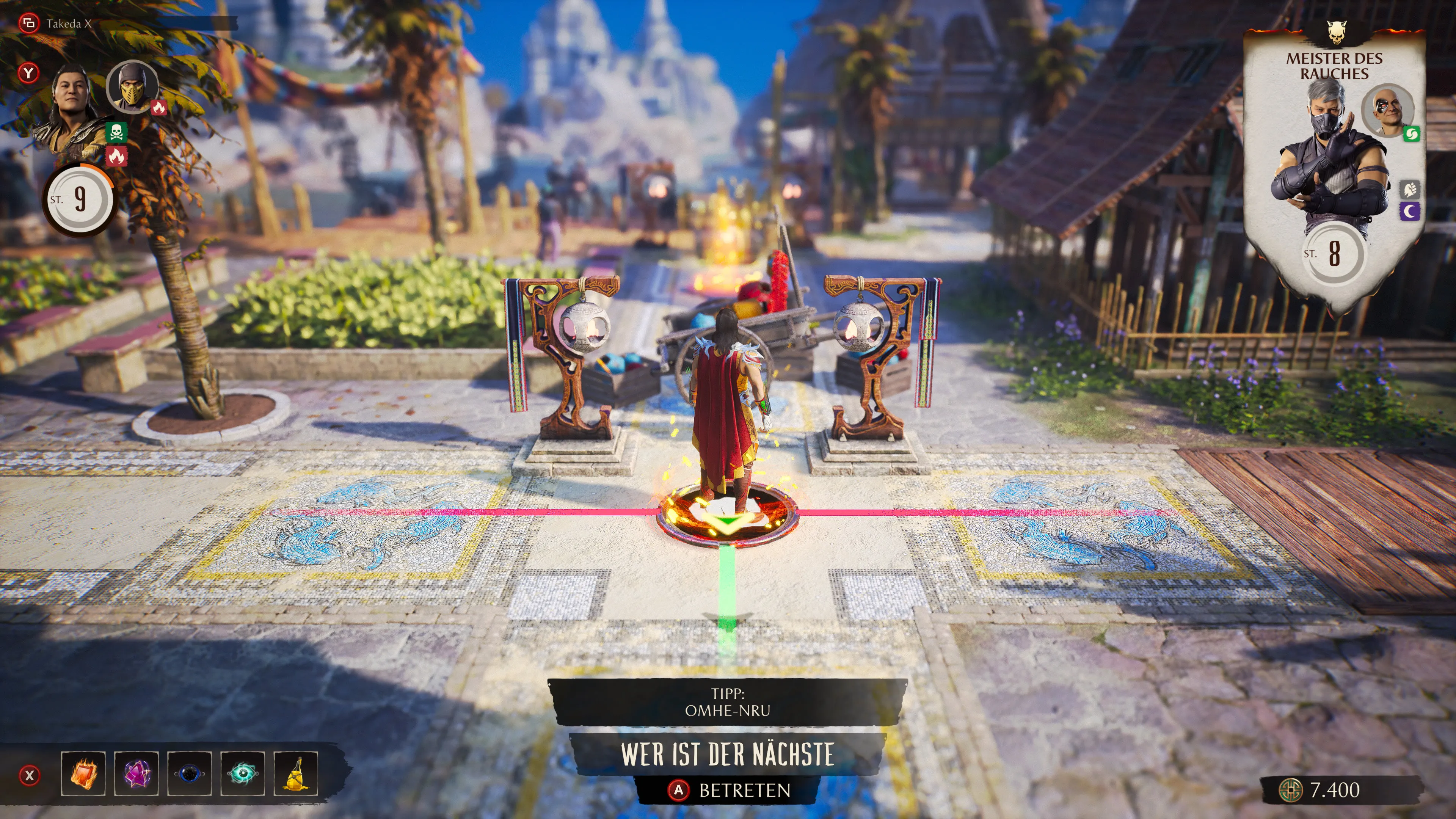
Task: Select the bald cyborg kameo portrait
Action: [1387, 110]
